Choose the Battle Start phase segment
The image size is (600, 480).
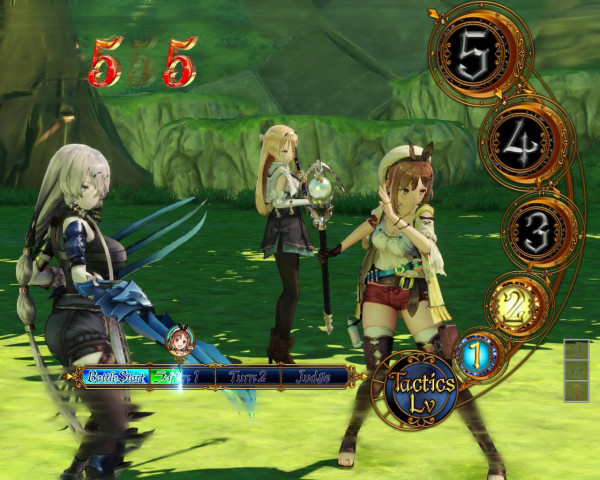[x=115, y=377]
